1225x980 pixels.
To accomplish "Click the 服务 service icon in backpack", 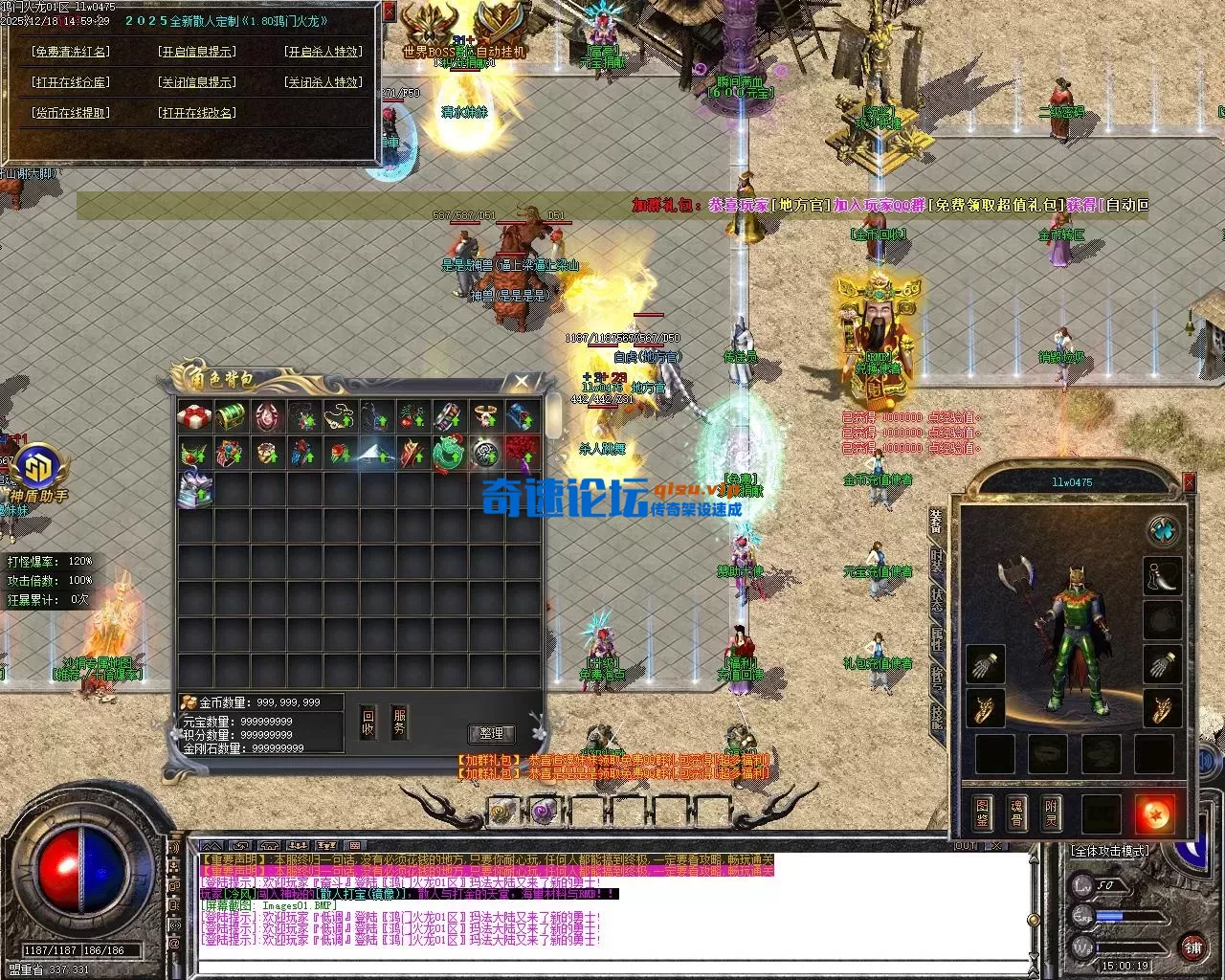I will (399, 723).
